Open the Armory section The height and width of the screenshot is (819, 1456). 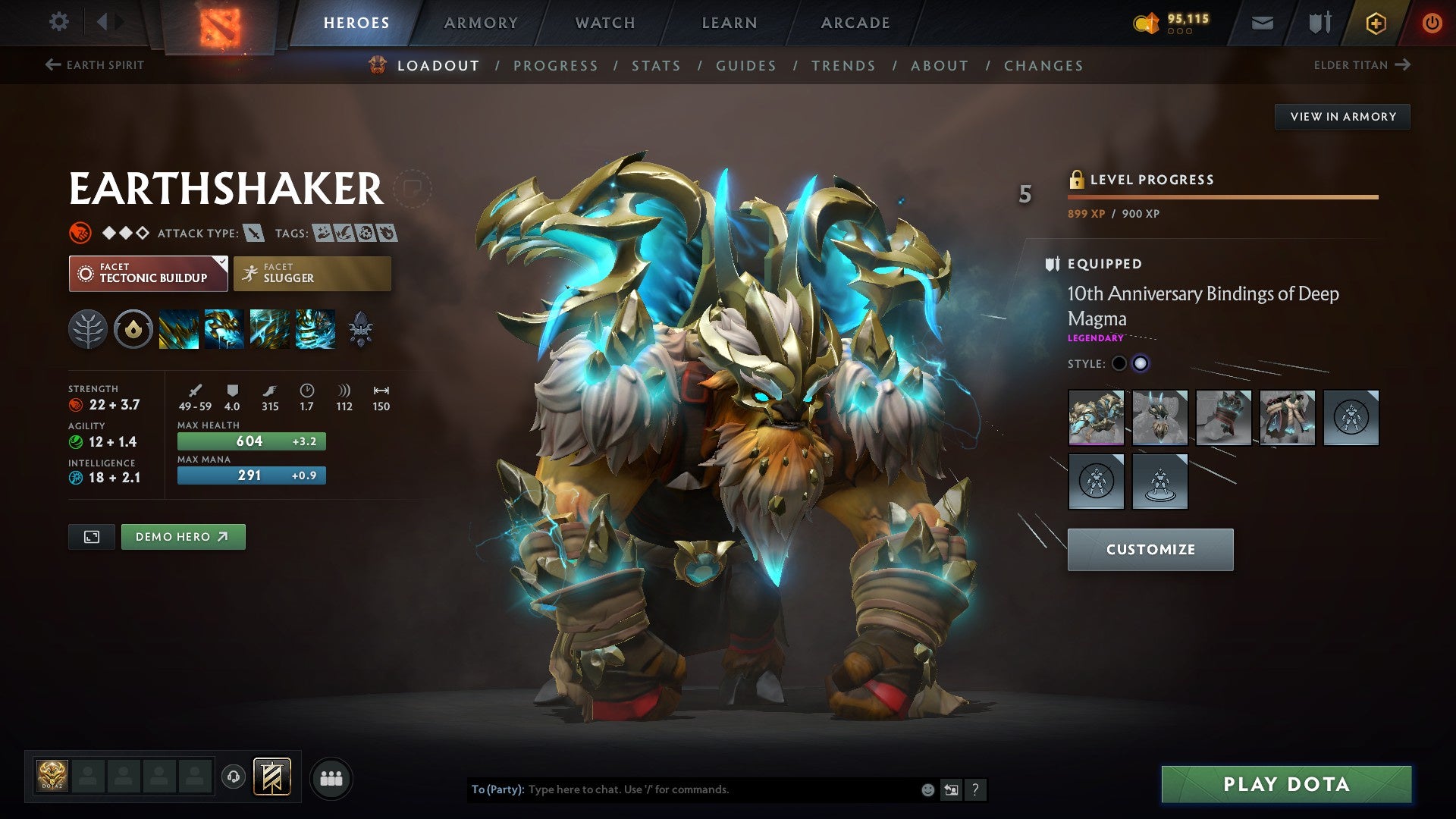pos(482,23)
